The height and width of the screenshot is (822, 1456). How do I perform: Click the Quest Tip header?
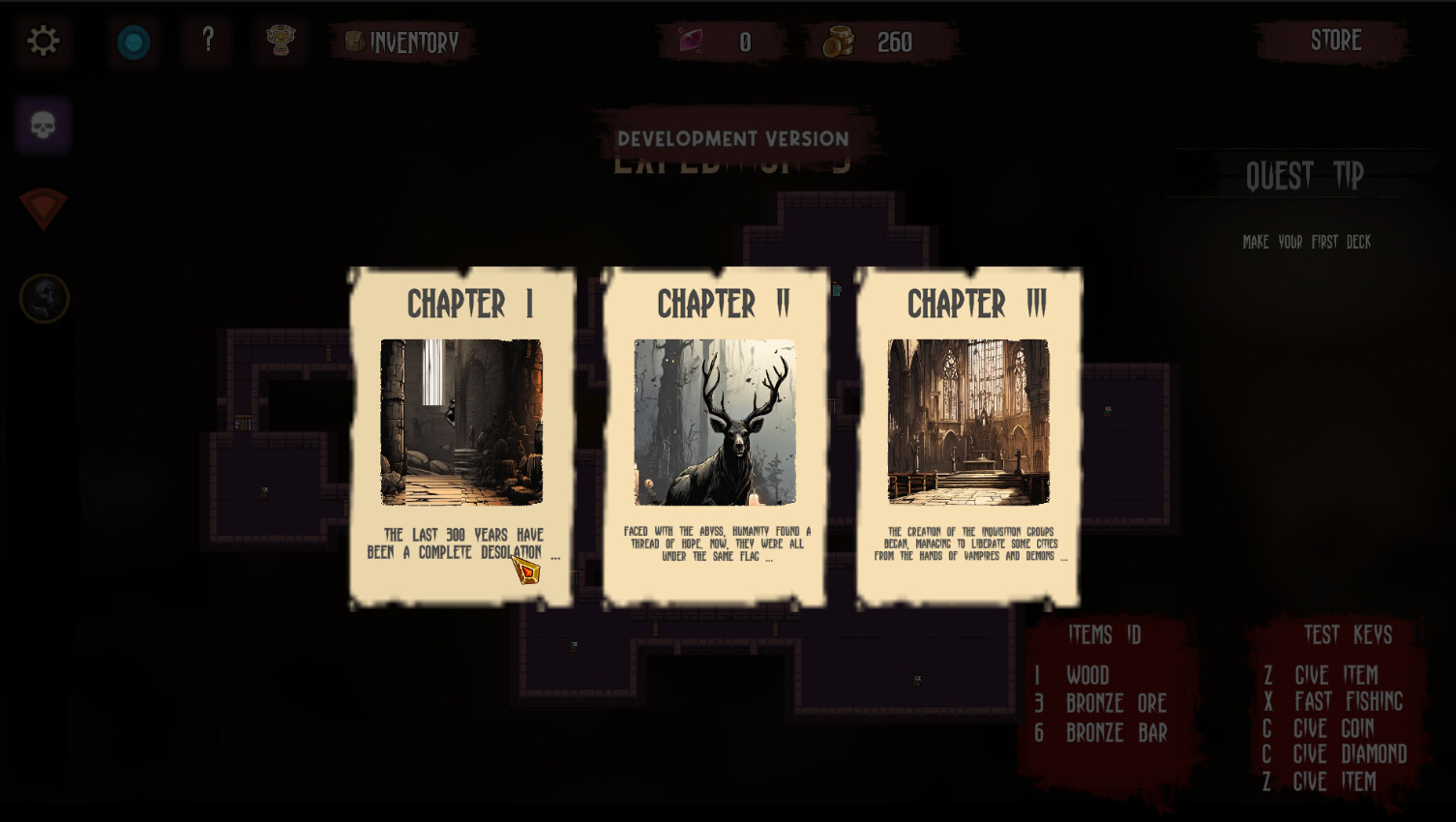(x=1305, y=175)
